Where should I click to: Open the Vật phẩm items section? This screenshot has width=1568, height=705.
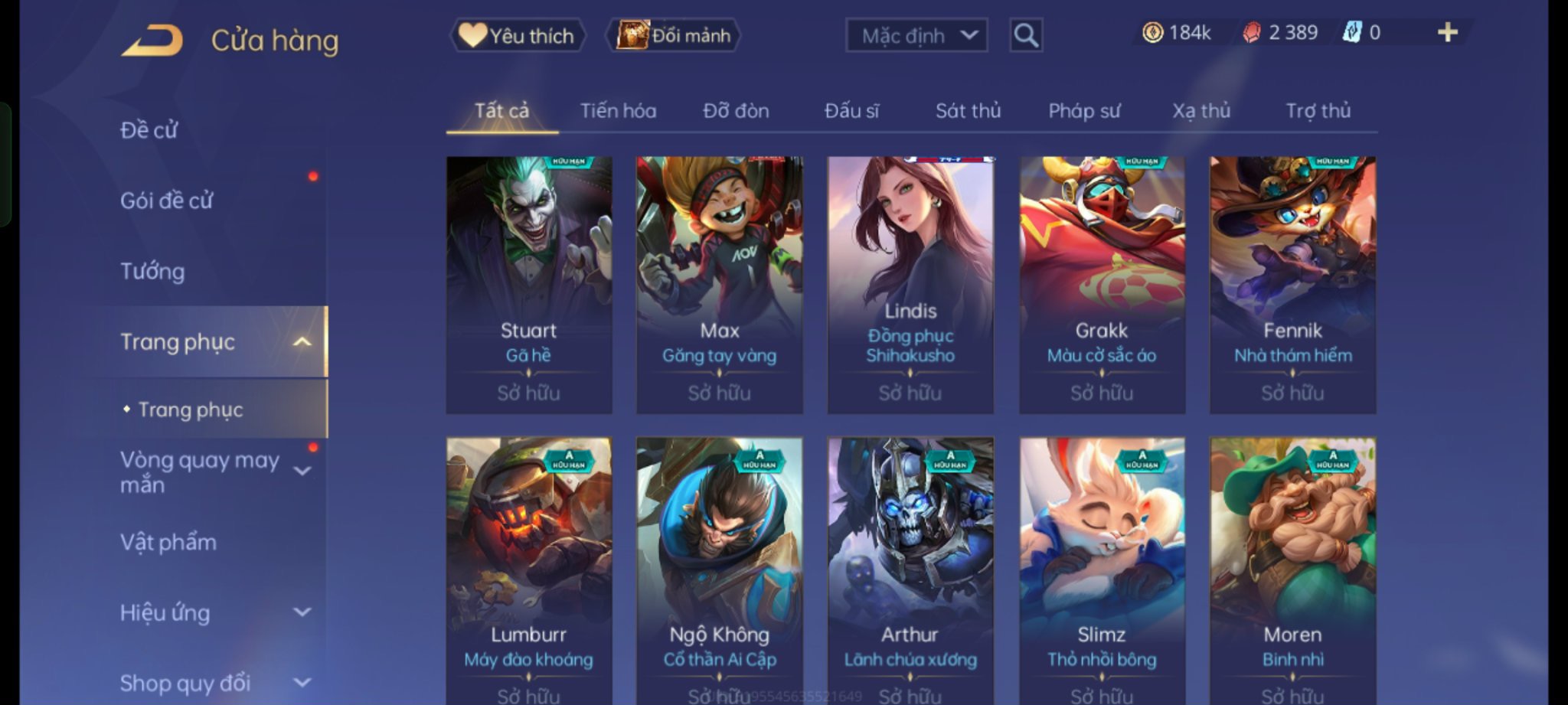click(168, 542)
